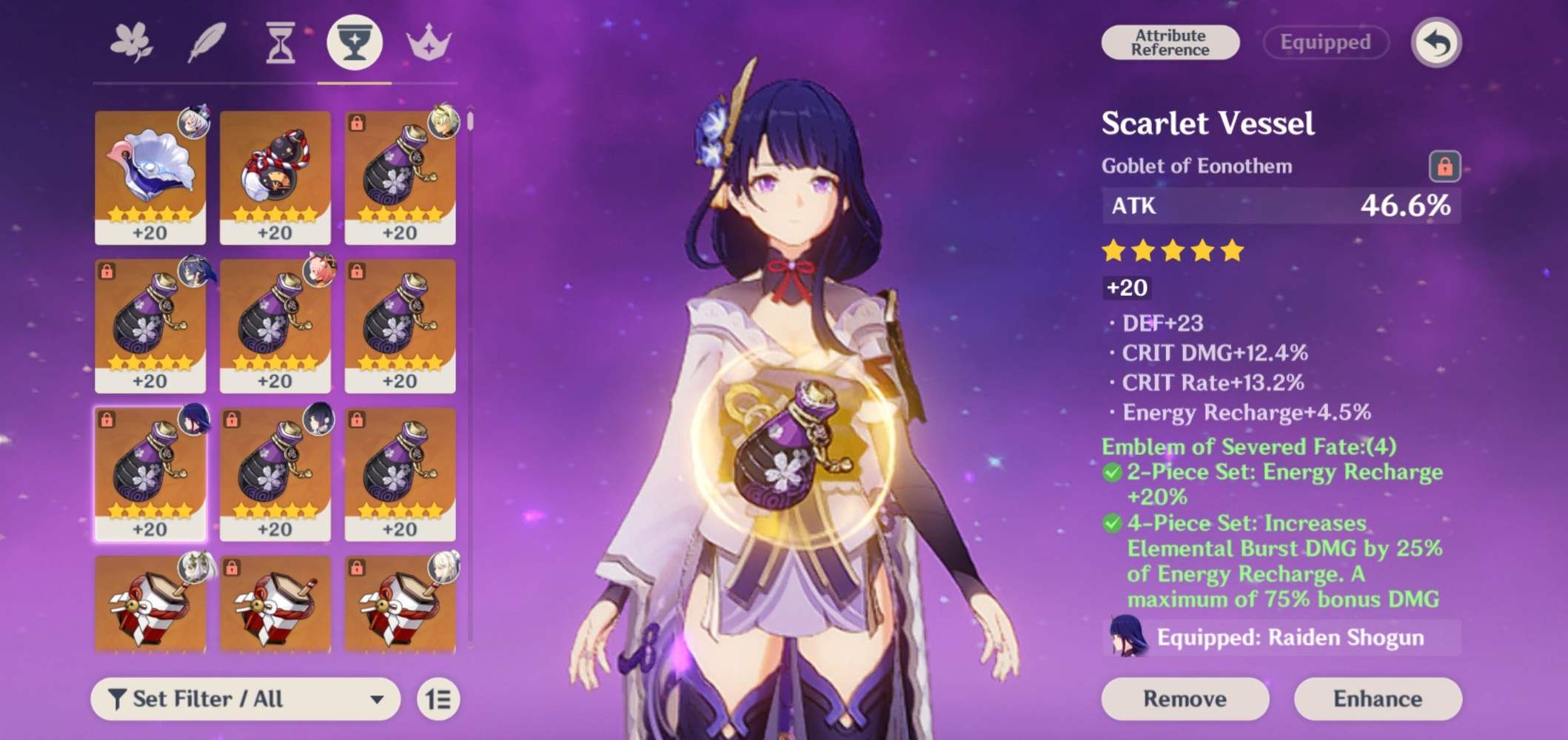Open the Plume of Death feather tab

pos(207,43)
